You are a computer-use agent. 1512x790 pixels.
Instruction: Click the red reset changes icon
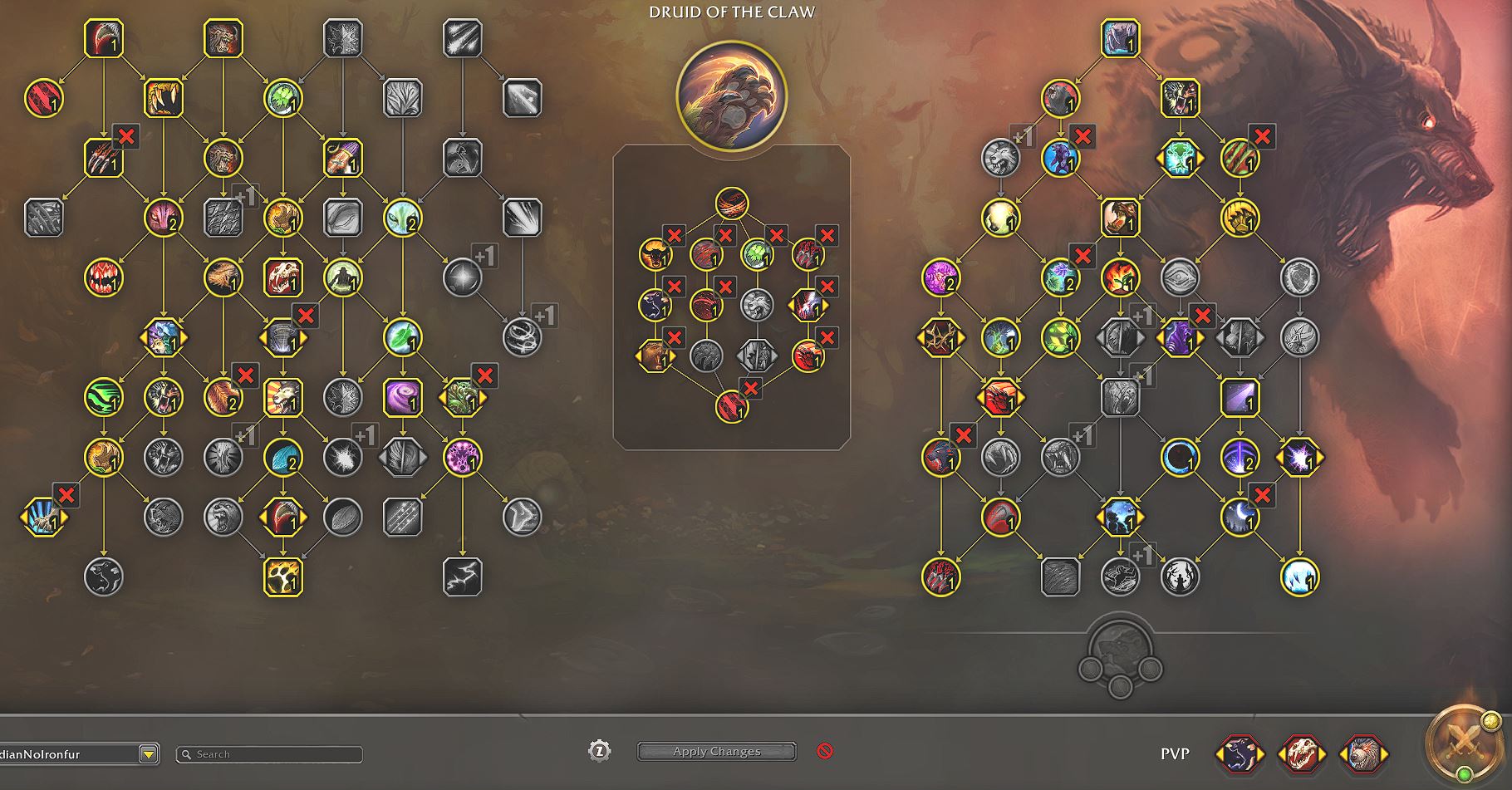[x=824, y=751]
